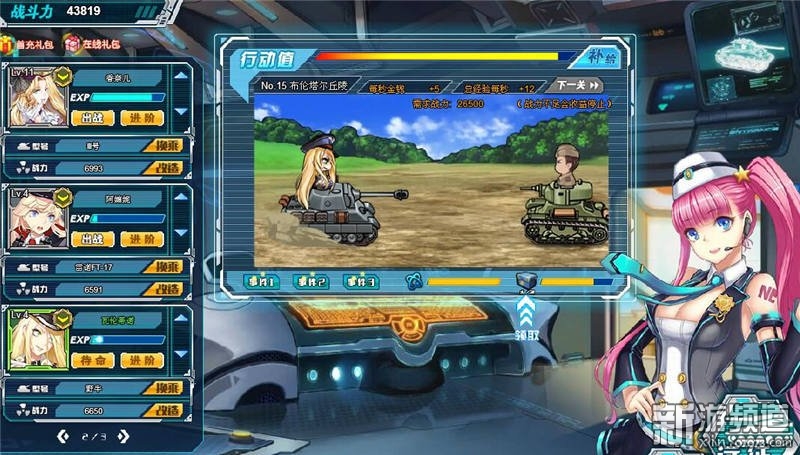Go to the previous commander page arrow
The image size is (800, 455).
[x=63, y=435]
